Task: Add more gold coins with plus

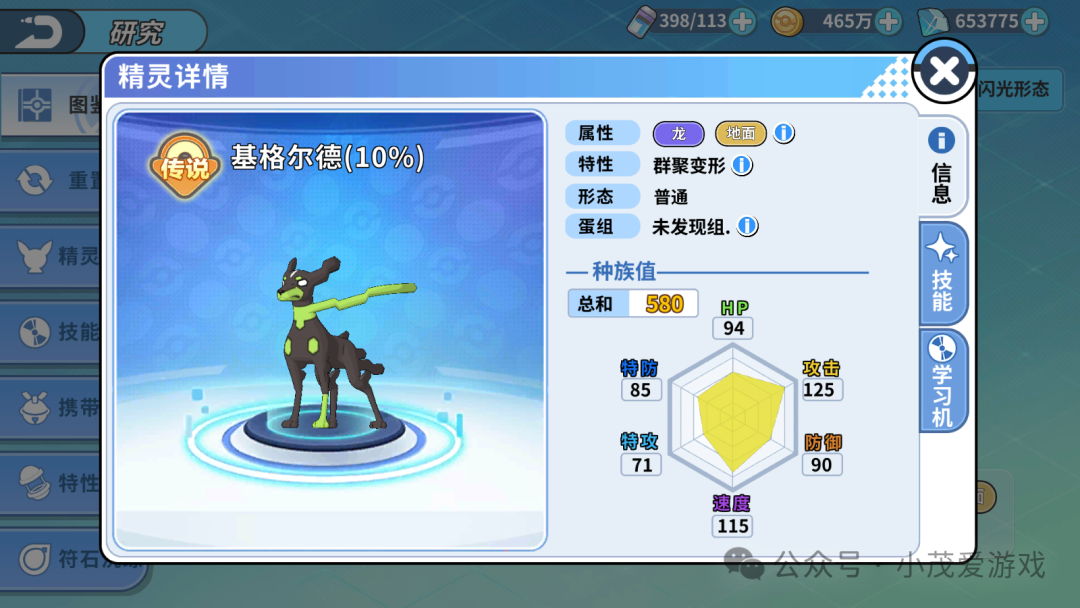Action: click(895, 21)
